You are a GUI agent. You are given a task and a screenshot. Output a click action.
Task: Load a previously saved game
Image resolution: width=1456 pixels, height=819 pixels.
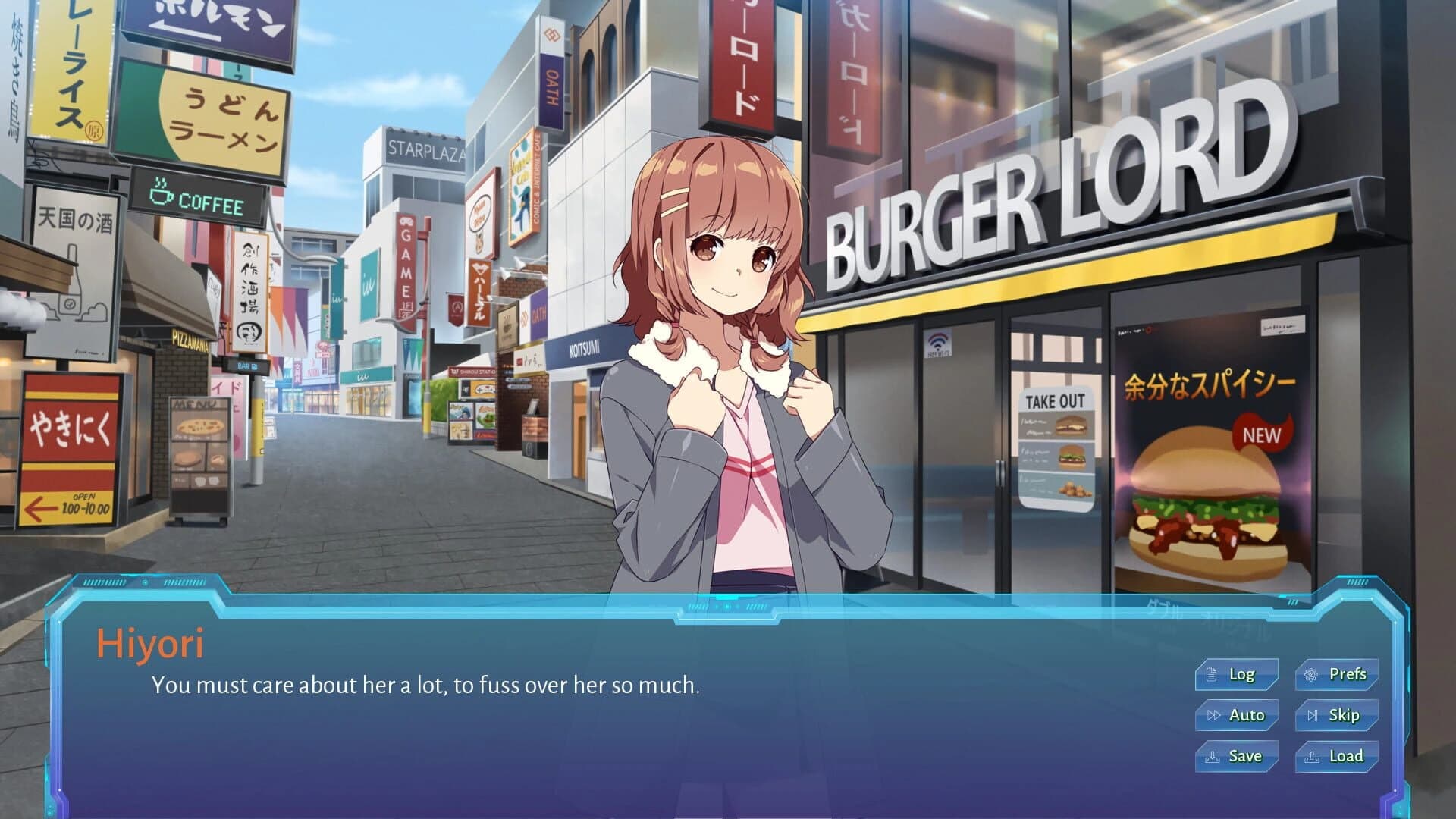click(1336, 755)
